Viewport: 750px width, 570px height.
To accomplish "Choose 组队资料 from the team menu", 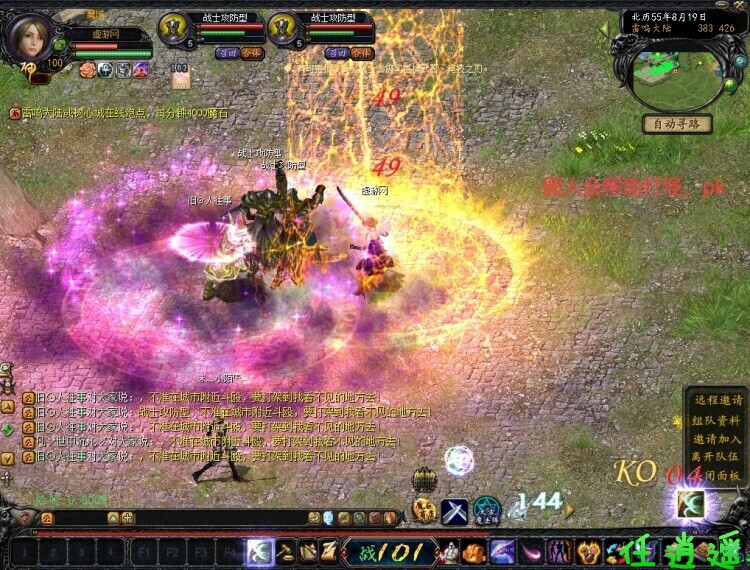I will point(717,419).
